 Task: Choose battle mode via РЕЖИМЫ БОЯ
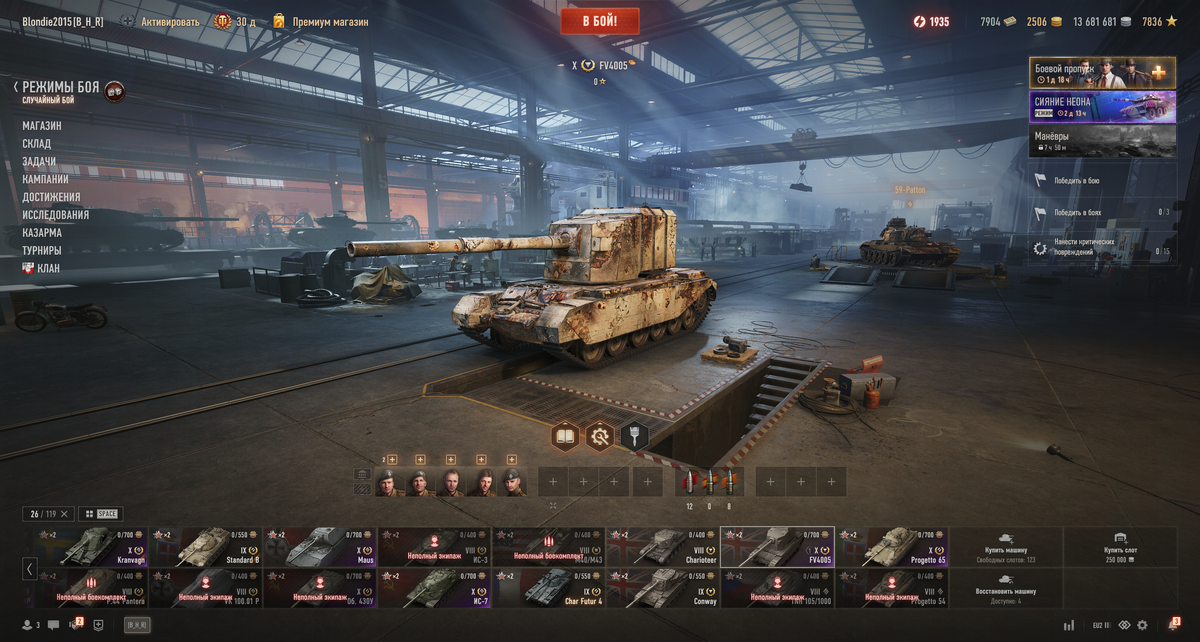[x=61, y=88]
